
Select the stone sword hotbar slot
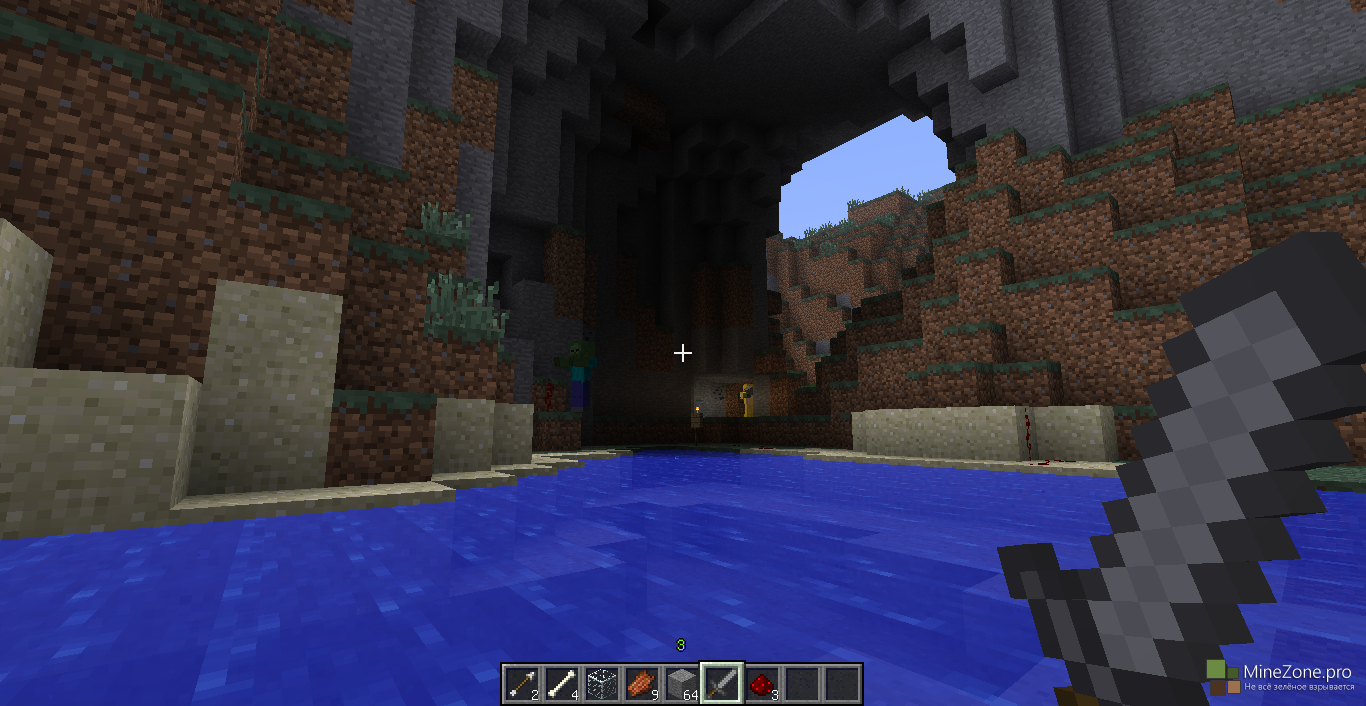(x=721, y=684)
